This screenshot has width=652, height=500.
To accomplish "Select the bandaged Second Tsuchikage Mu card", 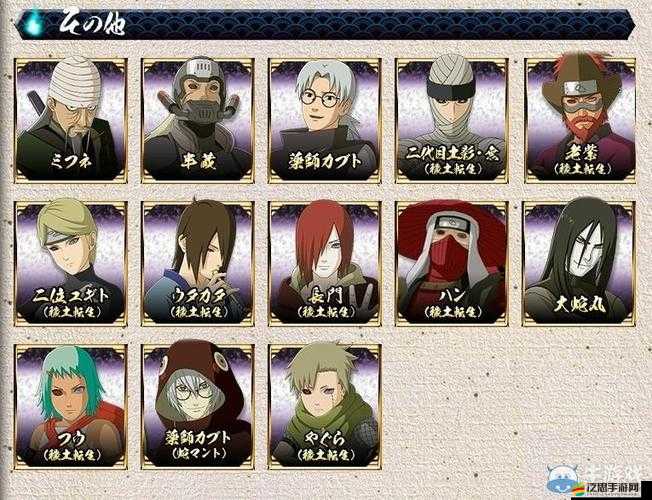I will point(452,120).
